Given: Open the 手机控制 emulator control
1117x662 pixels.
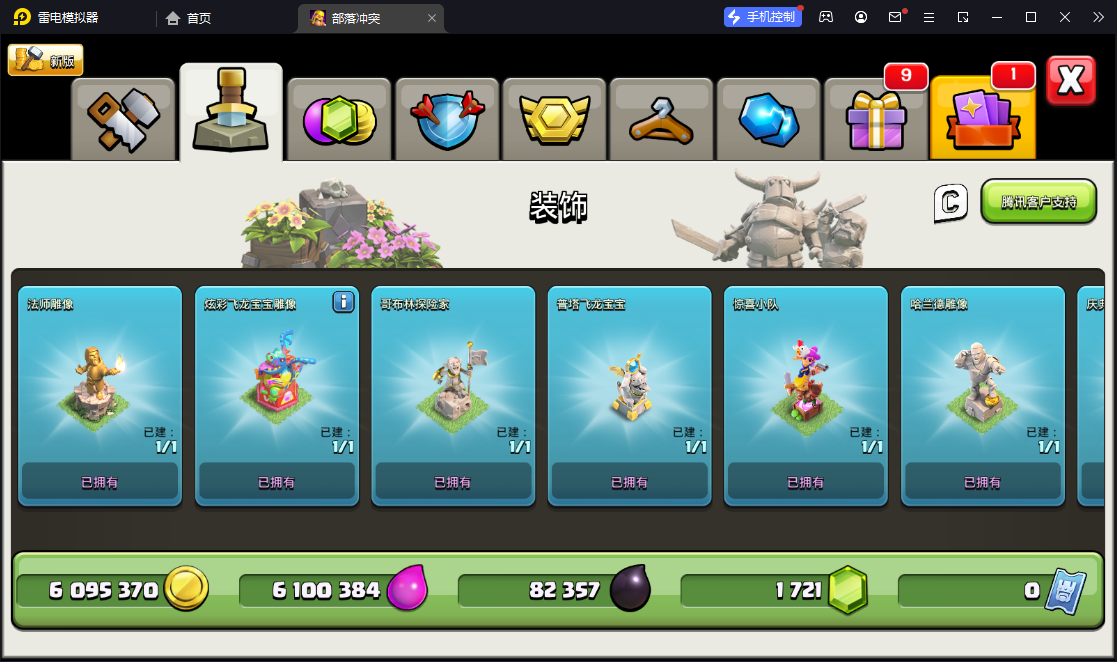Looking at the screenshot, I should click(763, 17).
